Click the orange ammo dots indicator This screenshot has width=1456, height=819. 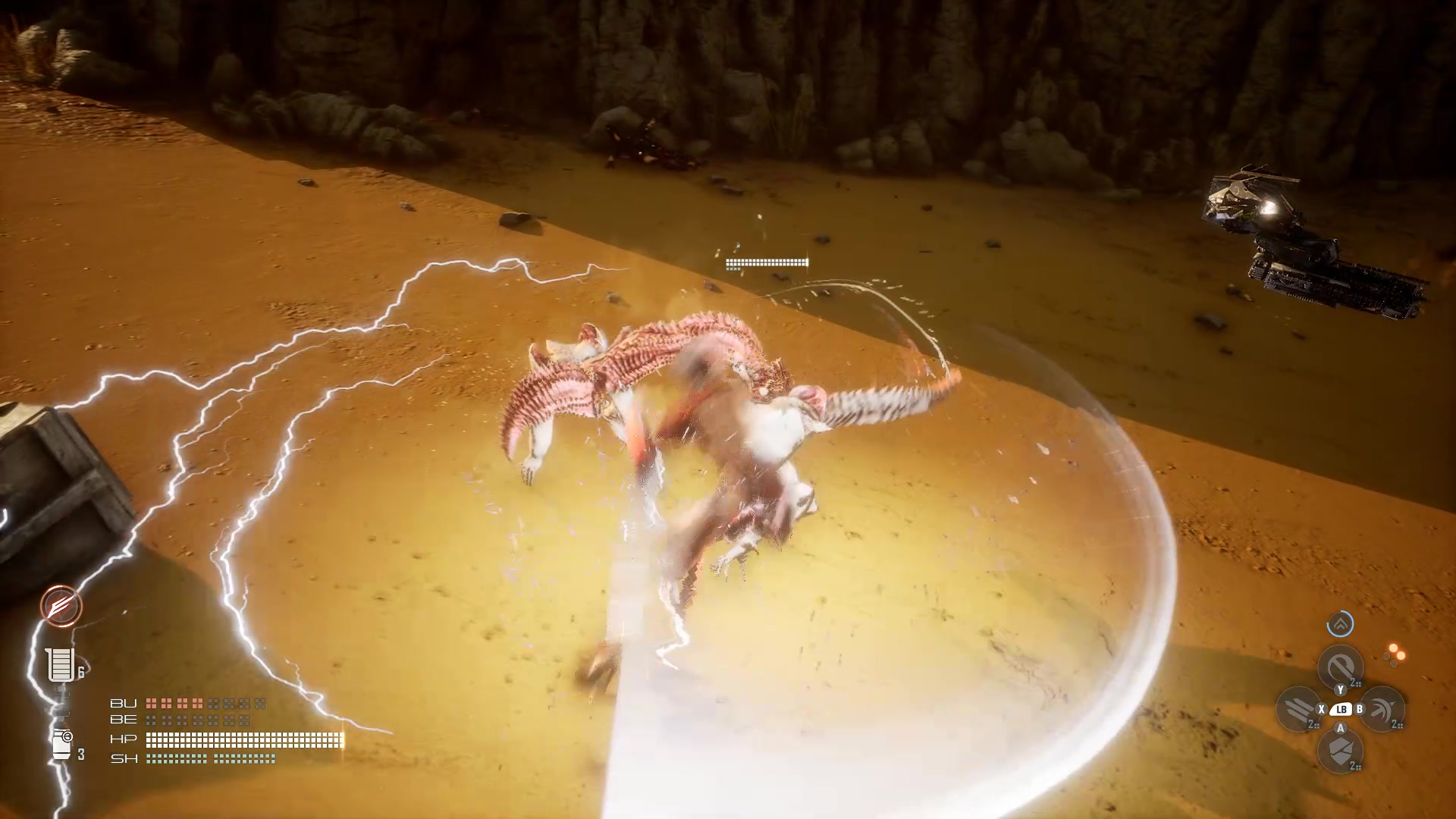tap(1395, 654)
